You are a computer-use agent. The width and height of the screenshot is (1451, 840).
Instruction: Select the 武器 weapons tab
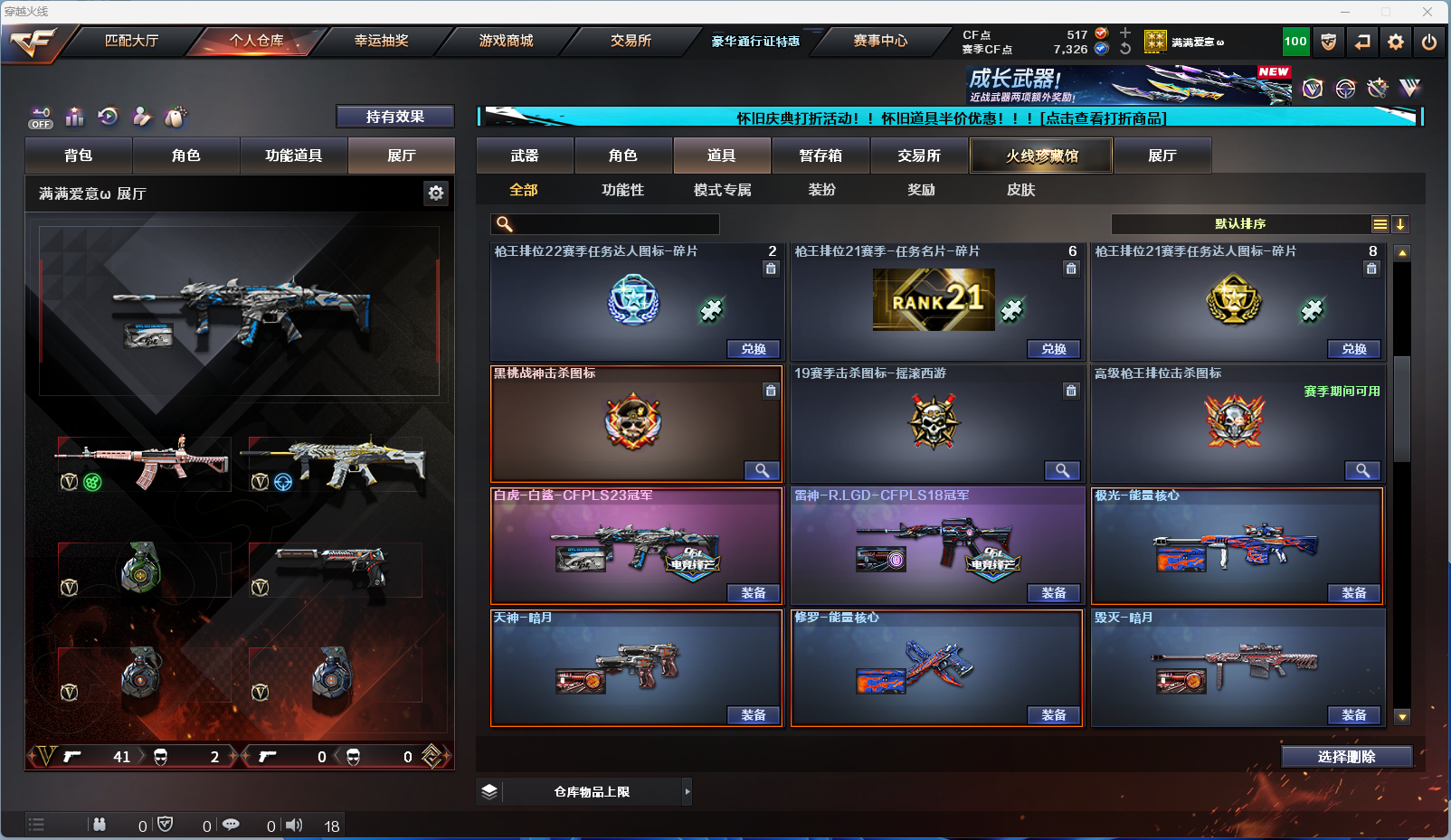point(525,156)
